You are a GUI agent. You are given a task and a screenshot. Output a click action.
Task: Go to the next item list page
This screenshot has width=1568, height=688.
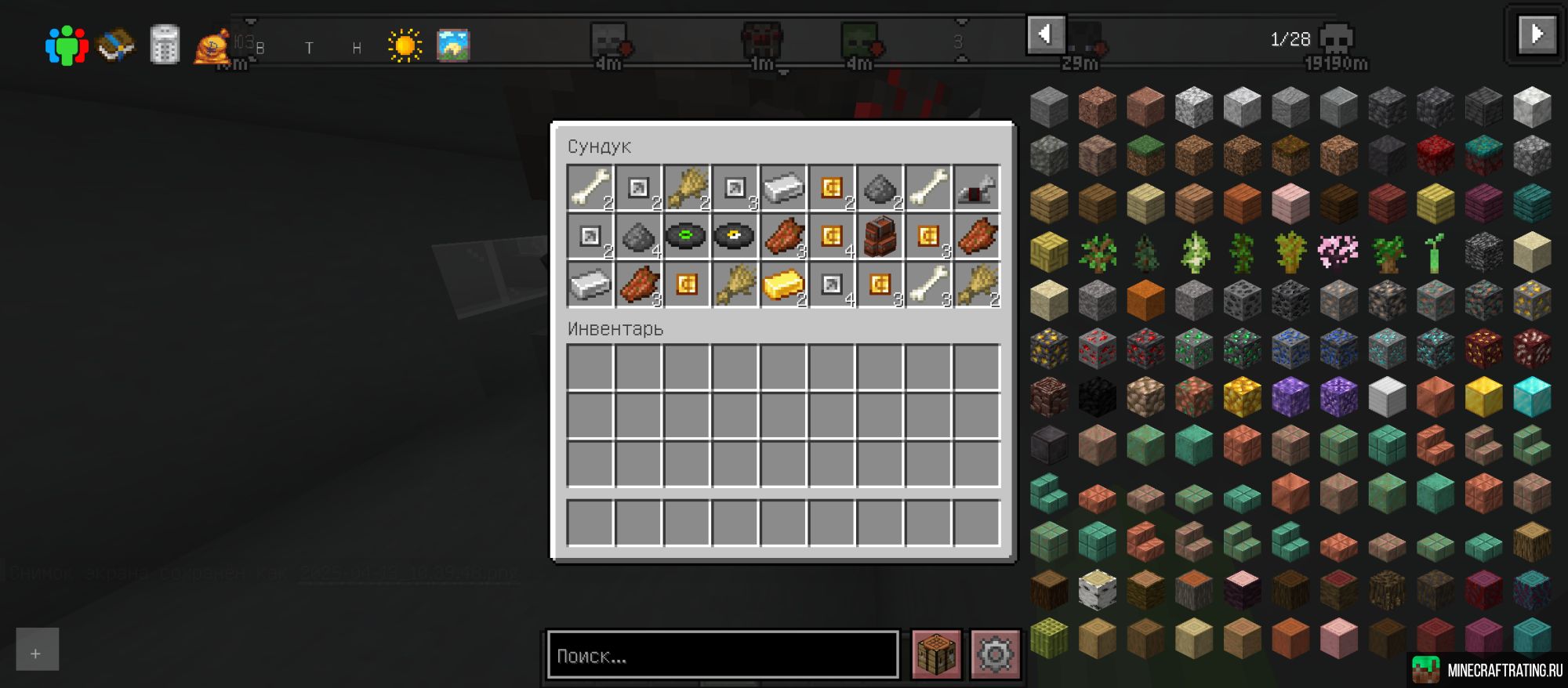(x=1536, y=34)
